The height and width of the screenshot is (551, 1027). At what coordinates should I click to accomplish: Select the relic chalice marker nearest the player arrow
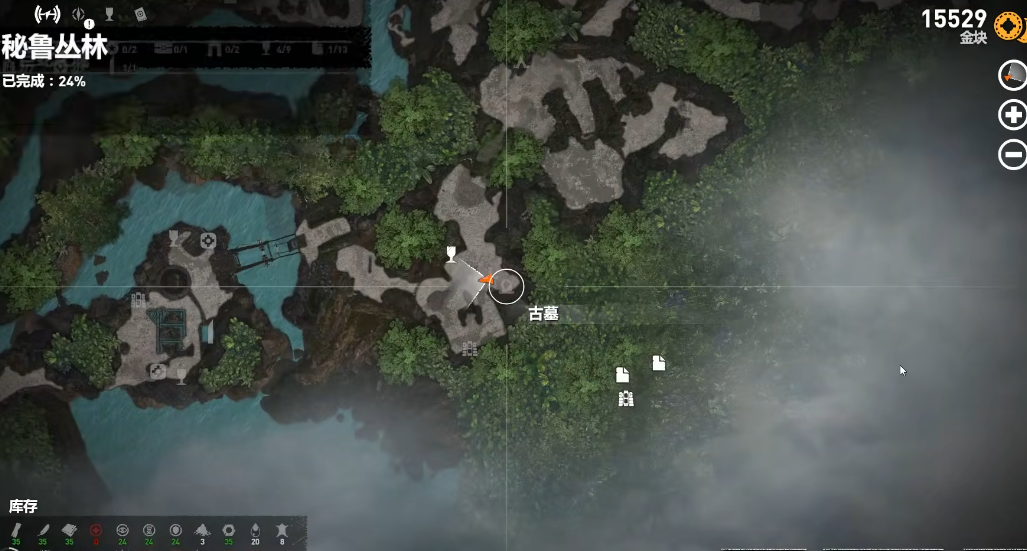451,253
